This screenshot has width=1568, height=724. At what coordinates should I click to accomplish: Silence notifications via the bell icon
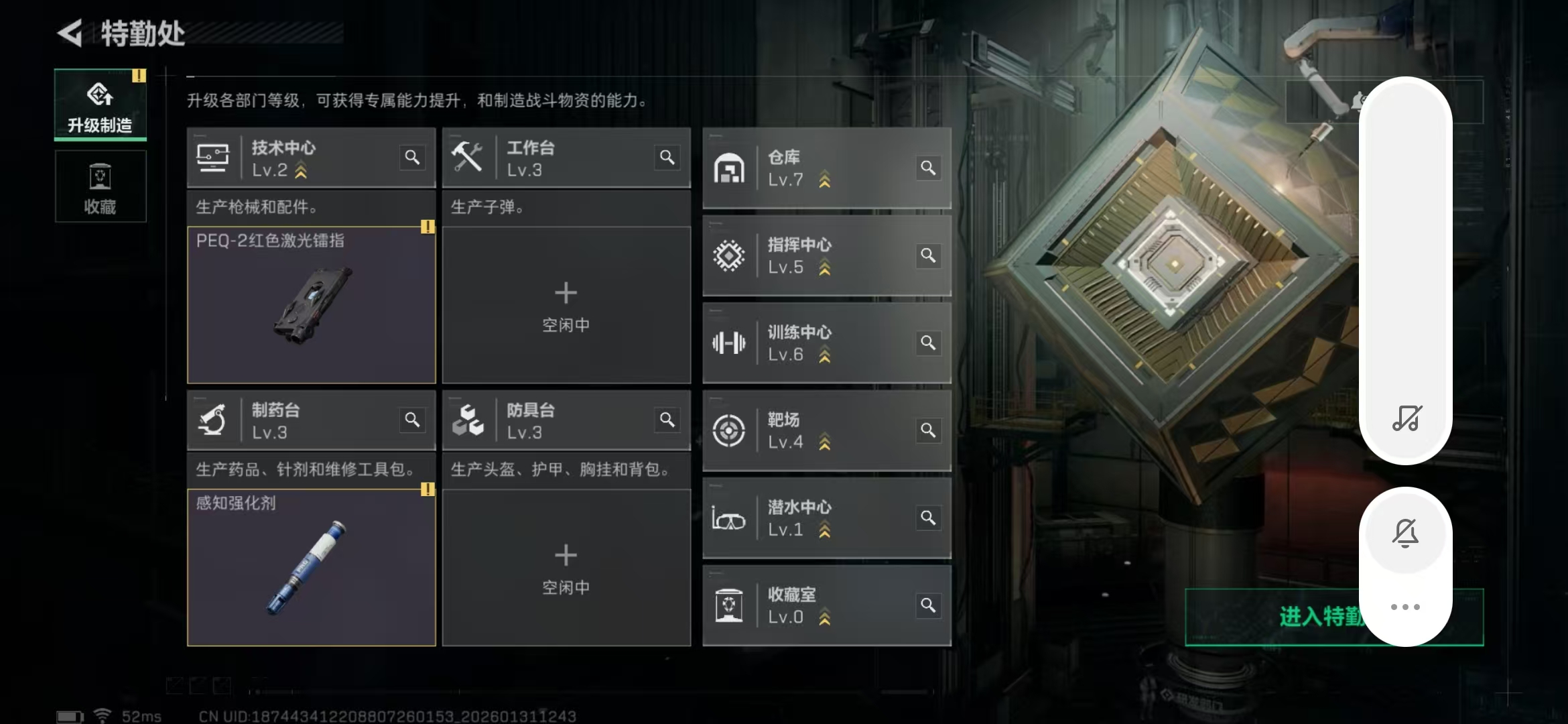(1405, 533)
